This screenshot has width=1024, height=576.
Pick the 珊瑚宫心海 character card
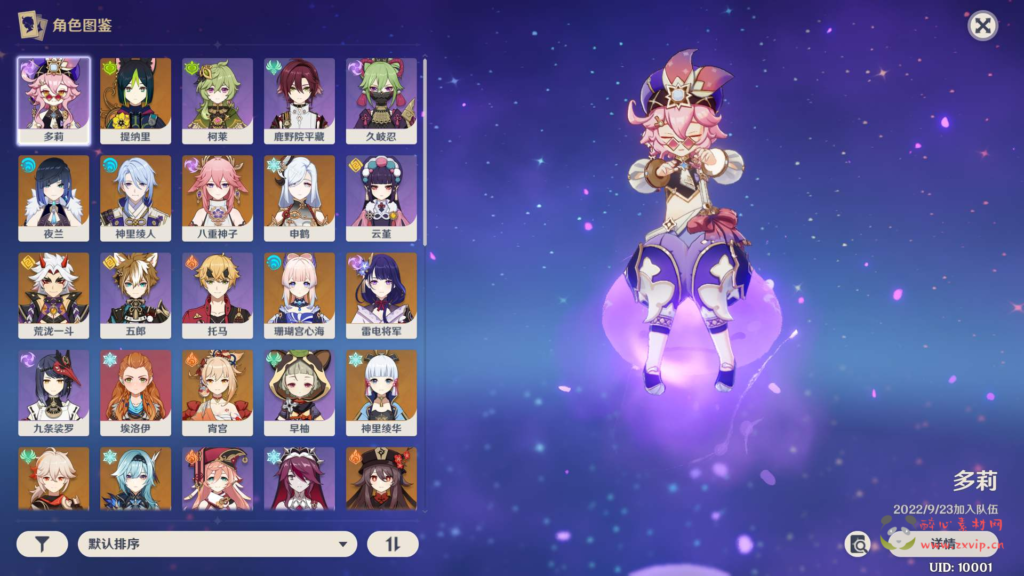point(300,295)
